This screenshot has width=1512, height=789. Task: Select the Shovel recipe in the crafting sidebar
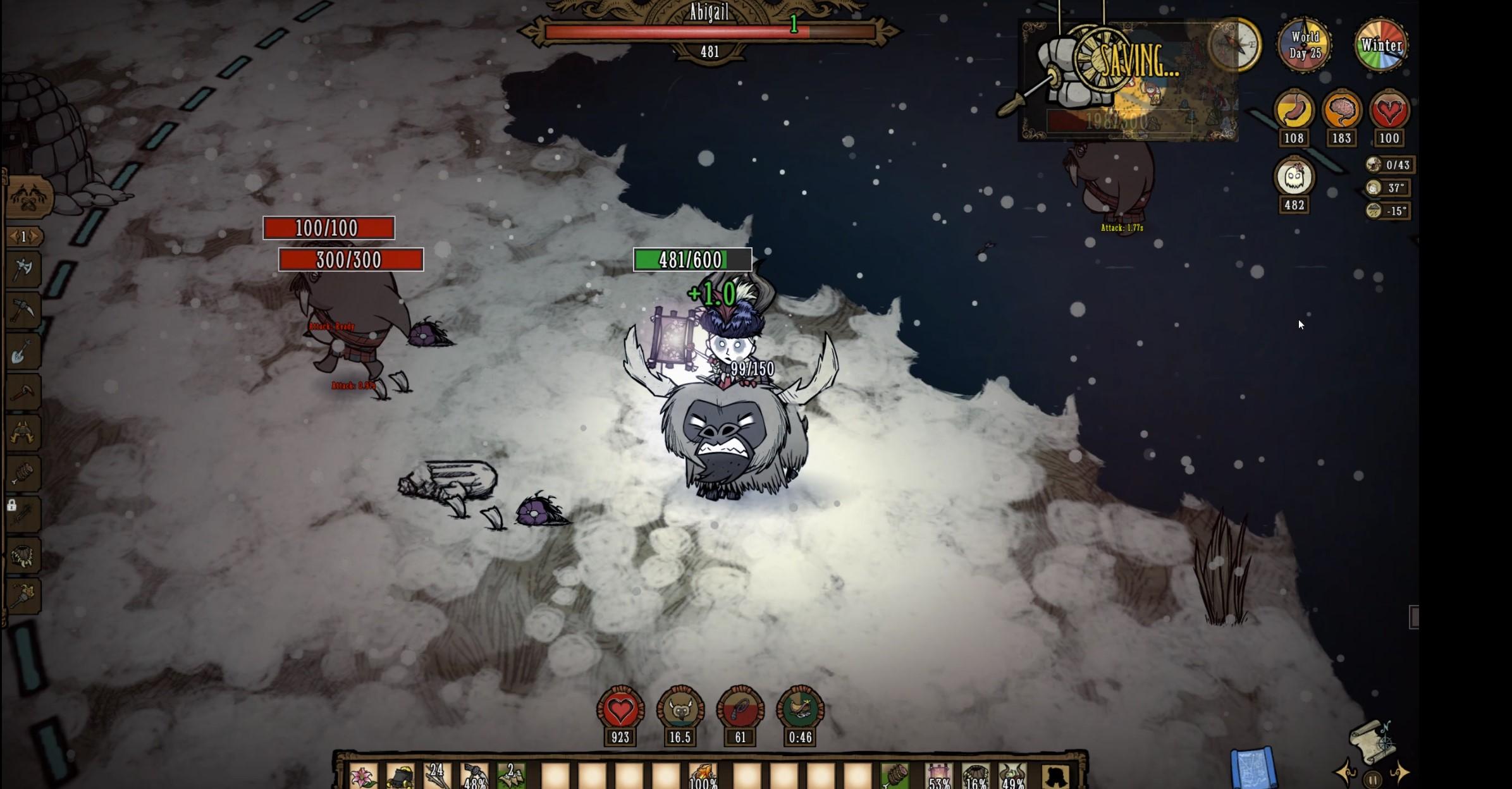[23, 351]
